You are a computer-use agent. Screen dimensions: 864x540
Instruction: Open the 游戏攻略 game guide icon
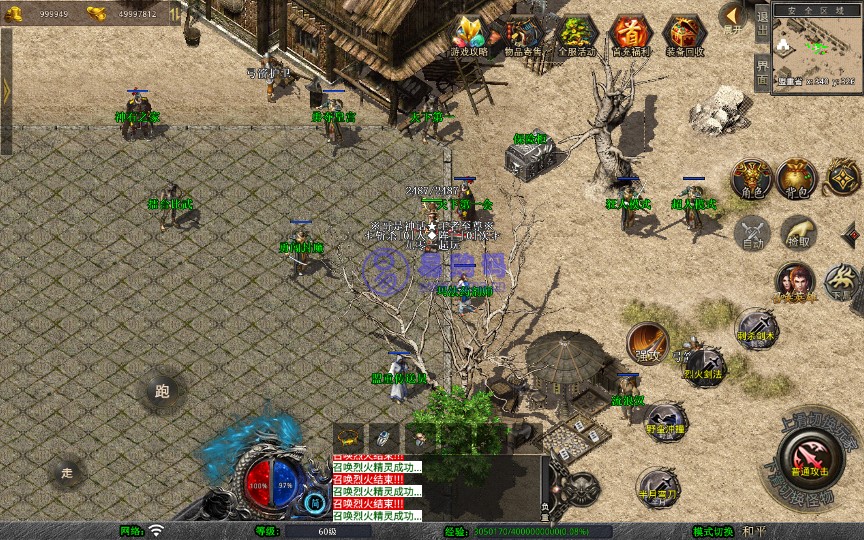pyautogui.click(x=470, y=35)
